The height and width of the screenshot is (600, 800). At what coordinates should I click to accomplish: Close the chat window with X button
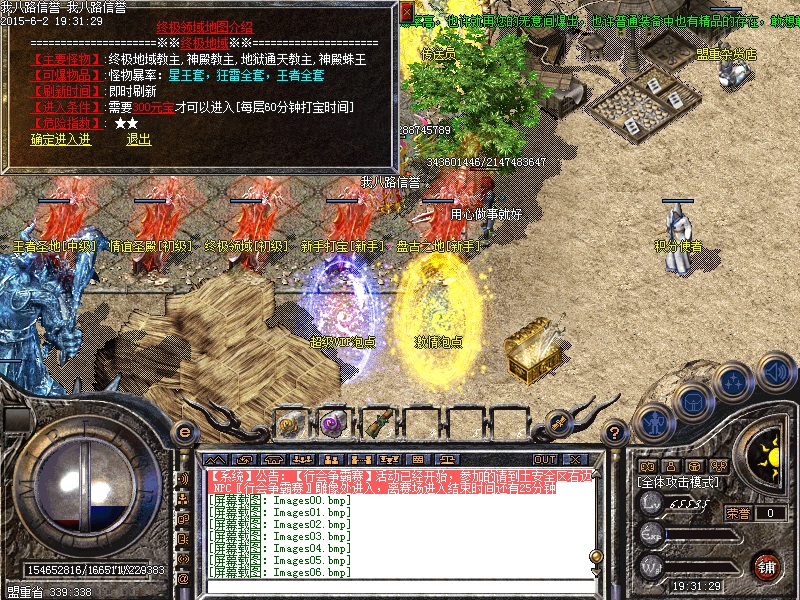574,460
